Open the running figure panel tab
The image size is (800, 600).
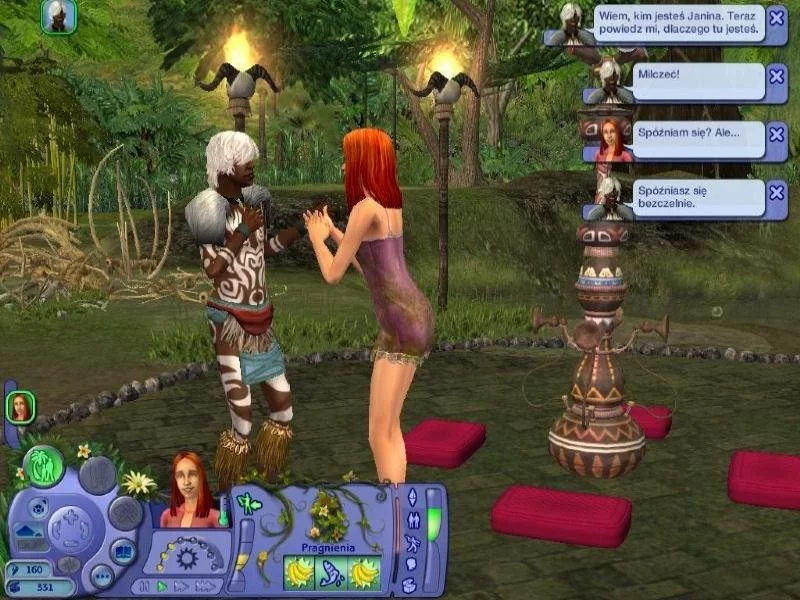[x=412, y=543]
